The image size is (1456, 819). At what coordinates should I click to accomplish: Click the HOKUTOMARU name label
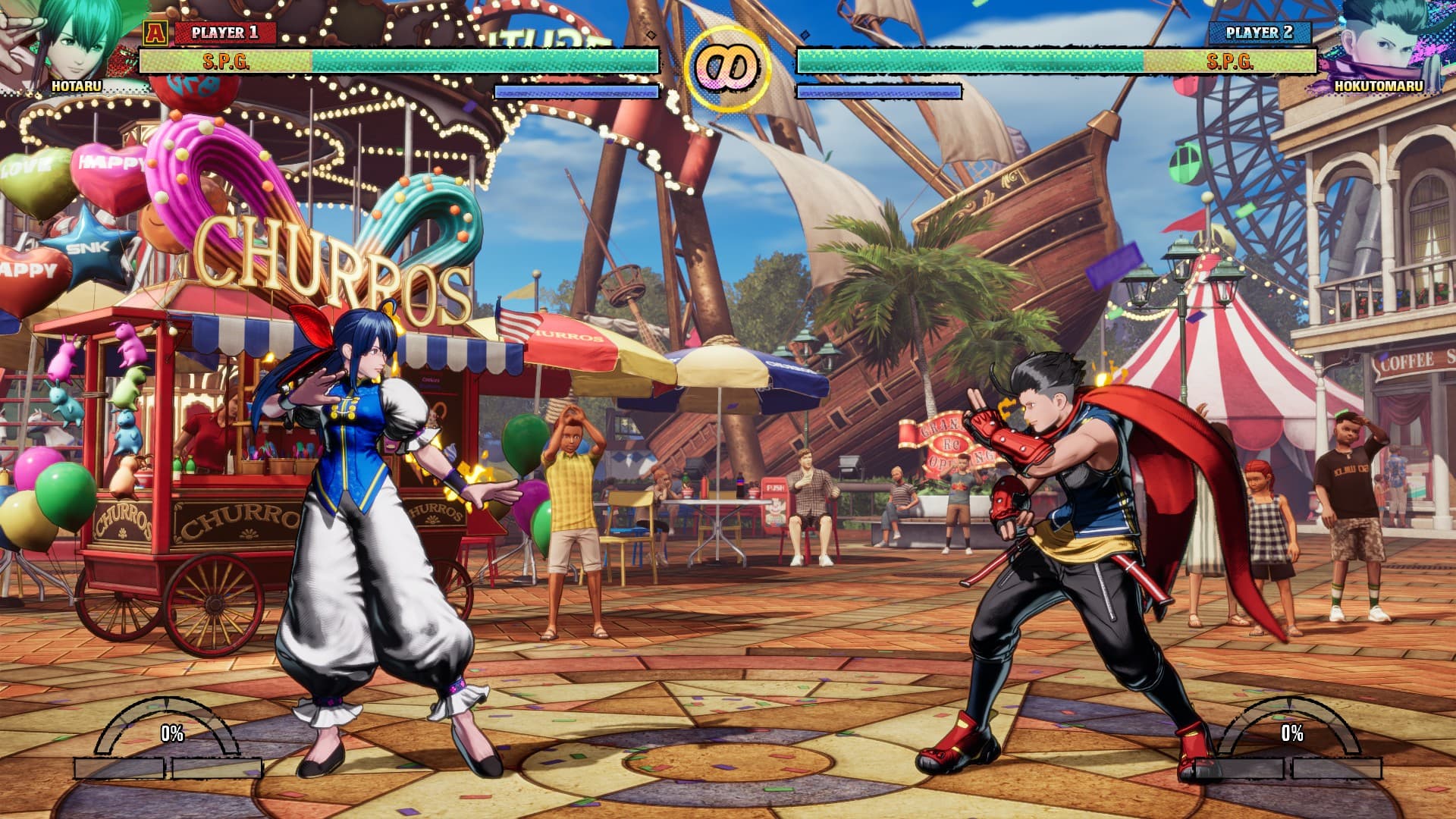(x=1379, y=87)
